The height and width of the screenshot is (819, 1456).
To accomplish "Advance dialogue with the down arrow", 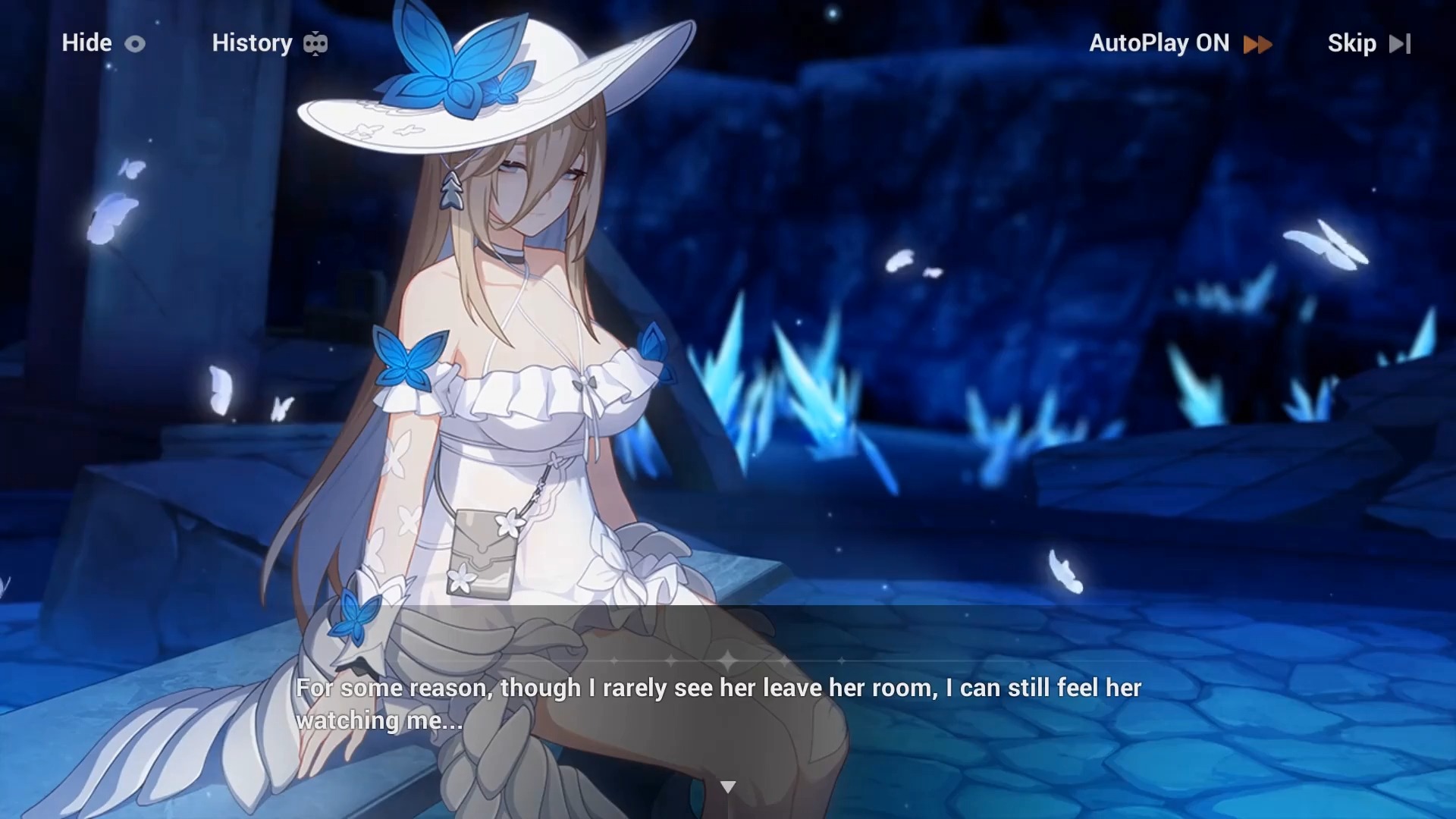I will [x=728, y=787].
